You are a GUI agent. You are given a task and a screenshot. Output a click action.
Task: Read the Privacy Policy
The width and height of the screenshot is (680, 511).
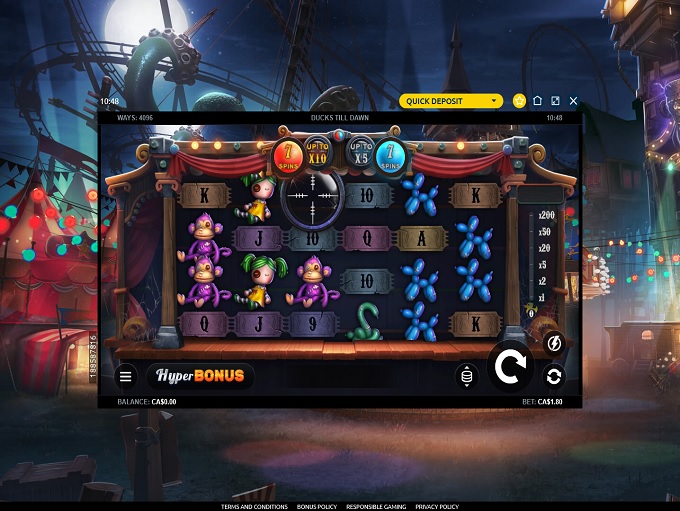click(437, 507)
